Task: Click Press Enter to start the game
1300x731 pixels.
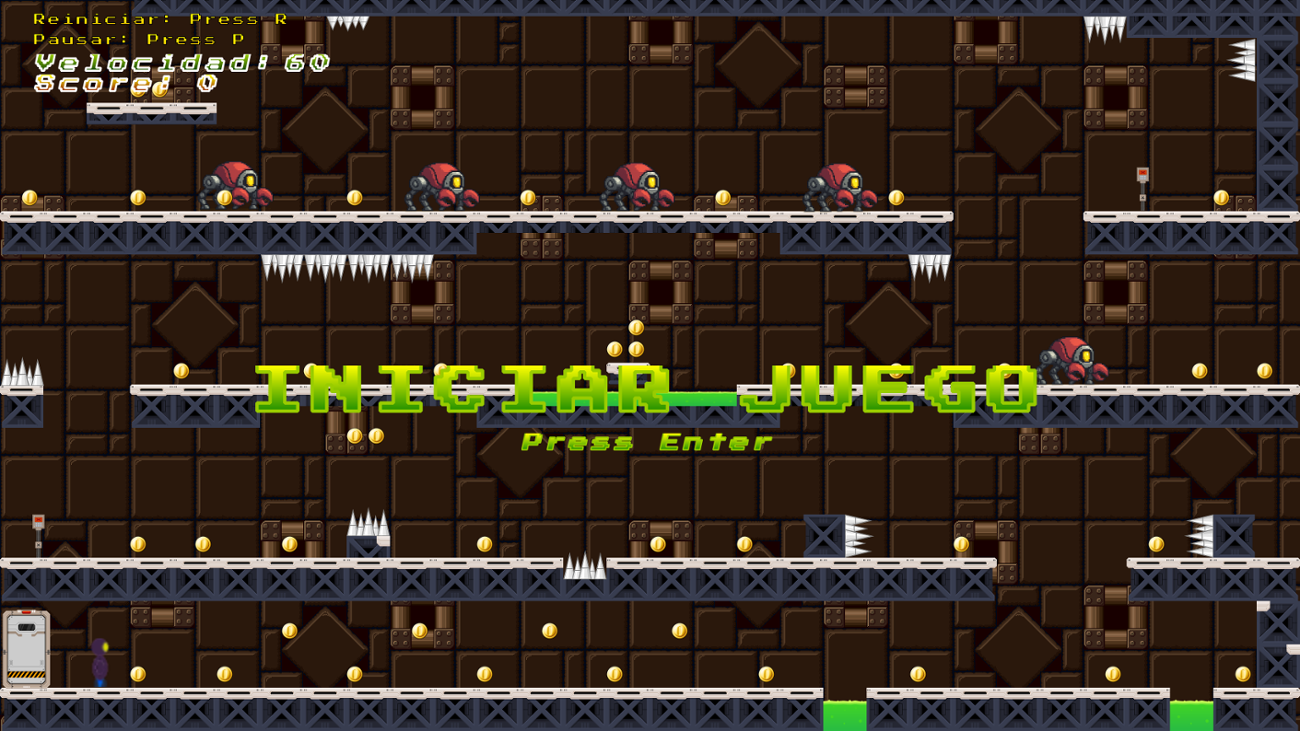Action: click(648, 442)
